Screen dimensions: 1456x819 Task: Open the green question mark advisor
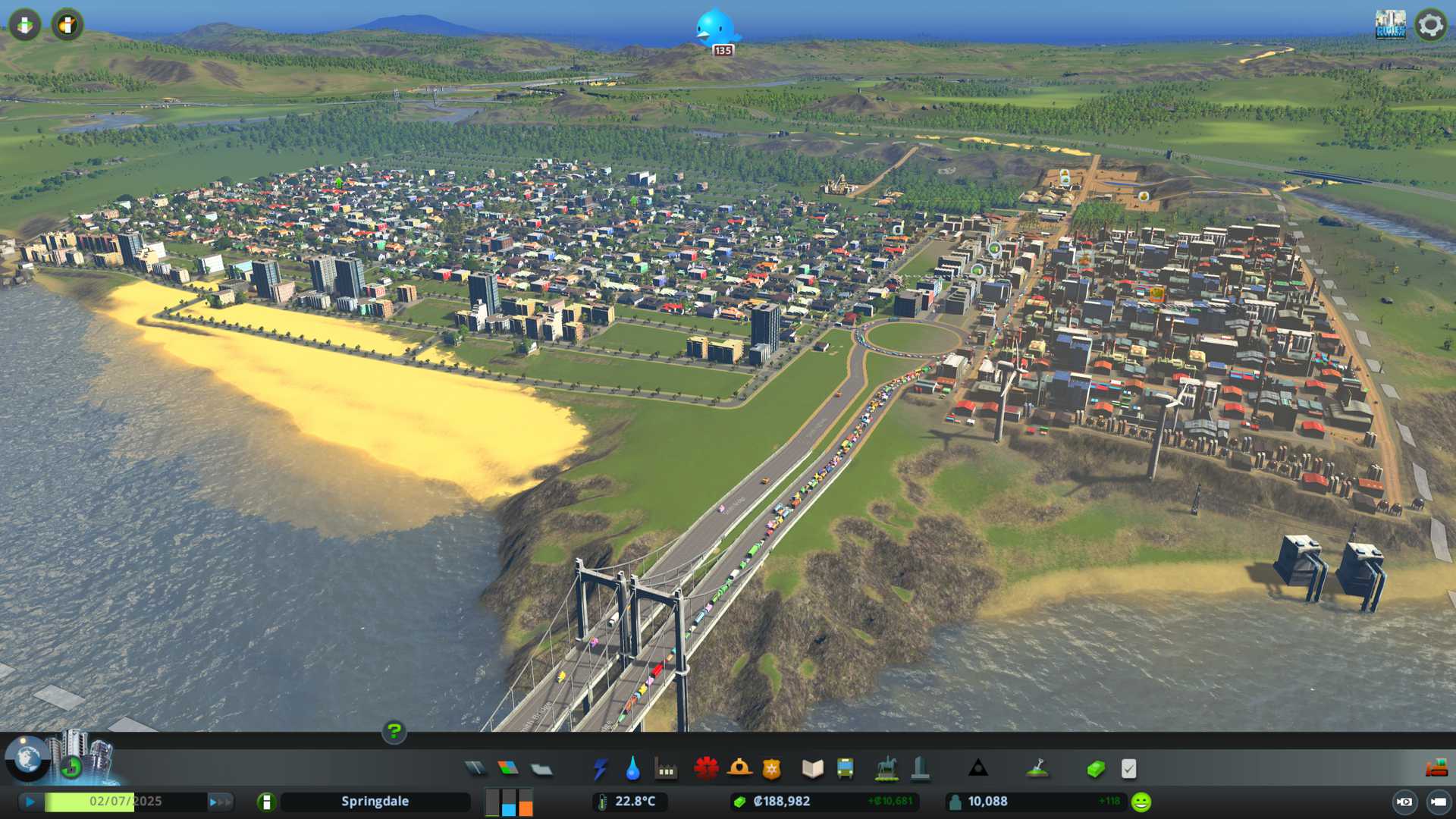394,732
